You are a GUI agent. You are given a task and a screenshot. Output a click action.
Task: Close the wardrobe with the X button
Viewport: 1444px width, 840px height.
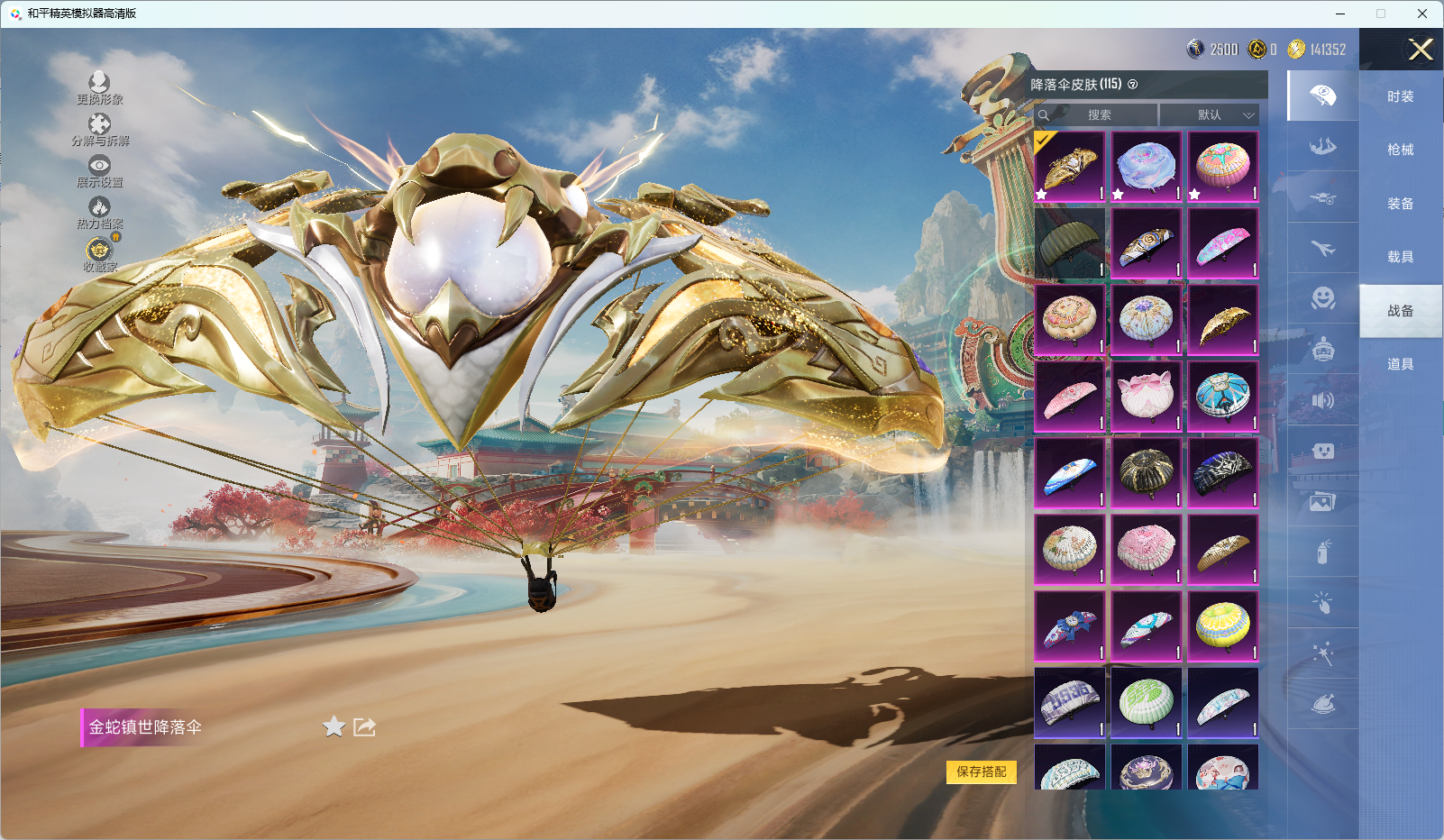1421,50
